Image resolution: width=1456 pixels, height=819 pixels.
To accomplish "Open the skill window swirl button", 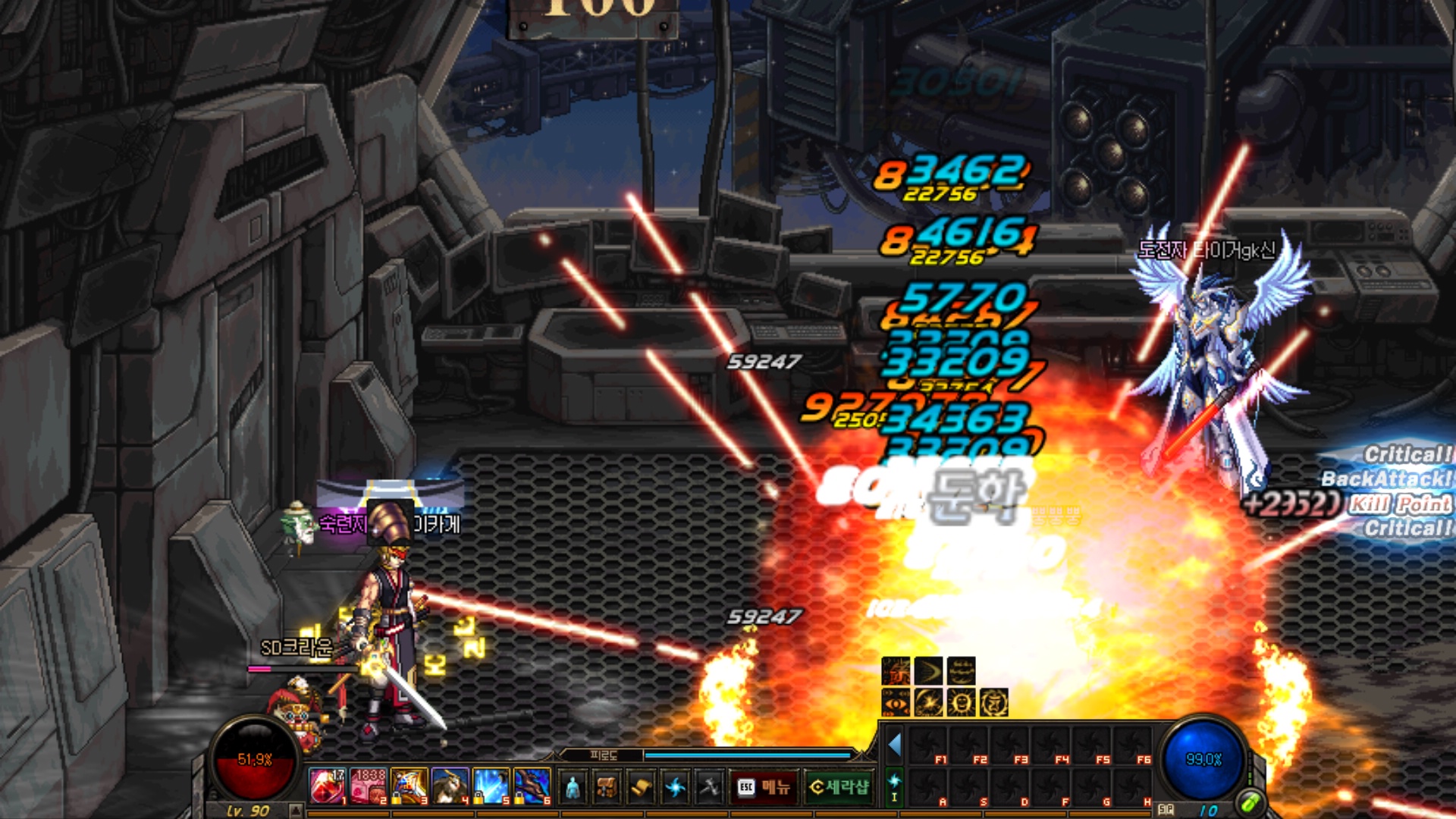I will pyautogui.click(x=675, y=788).
